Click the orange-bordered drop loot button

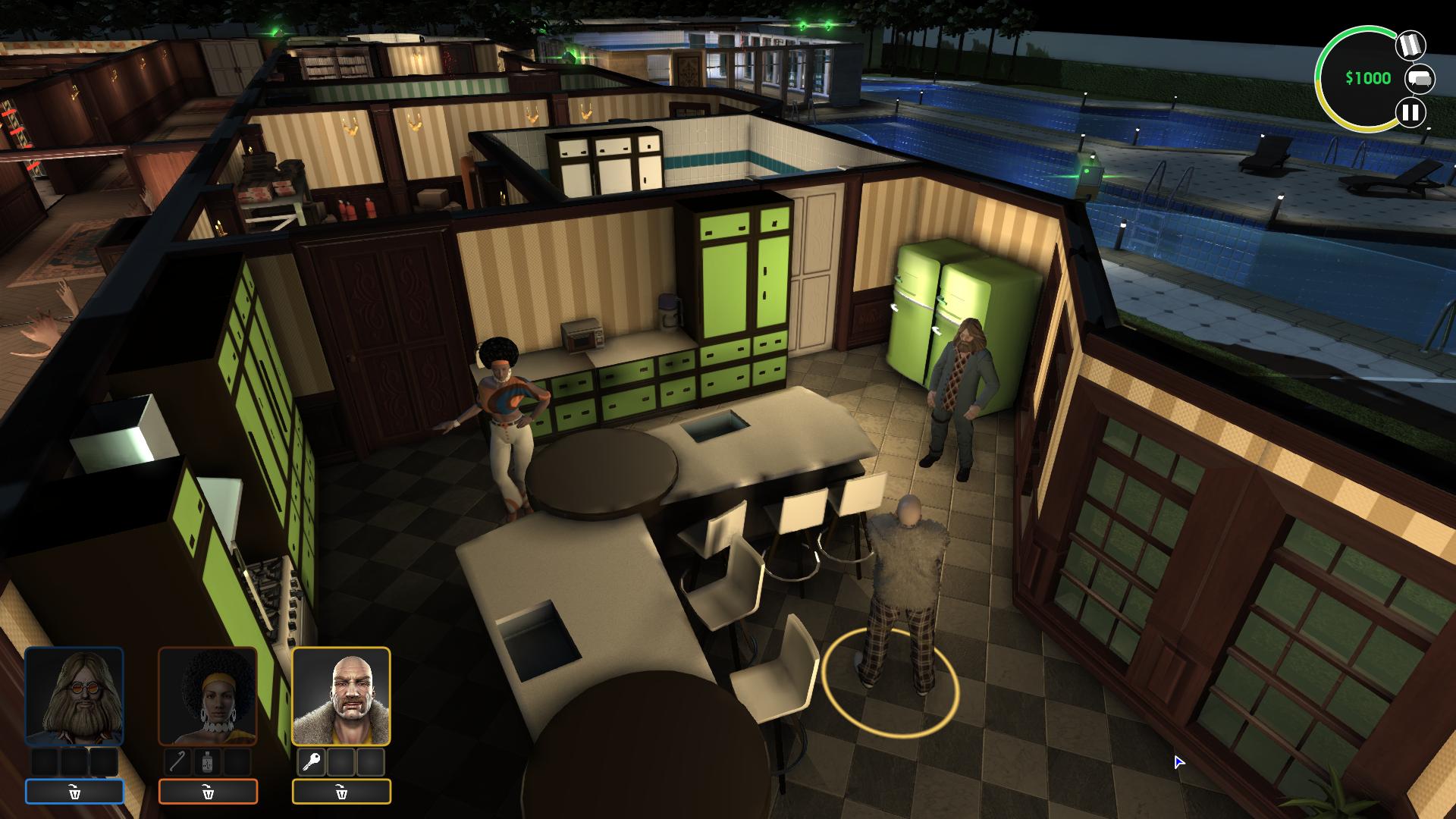click(x=208, y=792)
